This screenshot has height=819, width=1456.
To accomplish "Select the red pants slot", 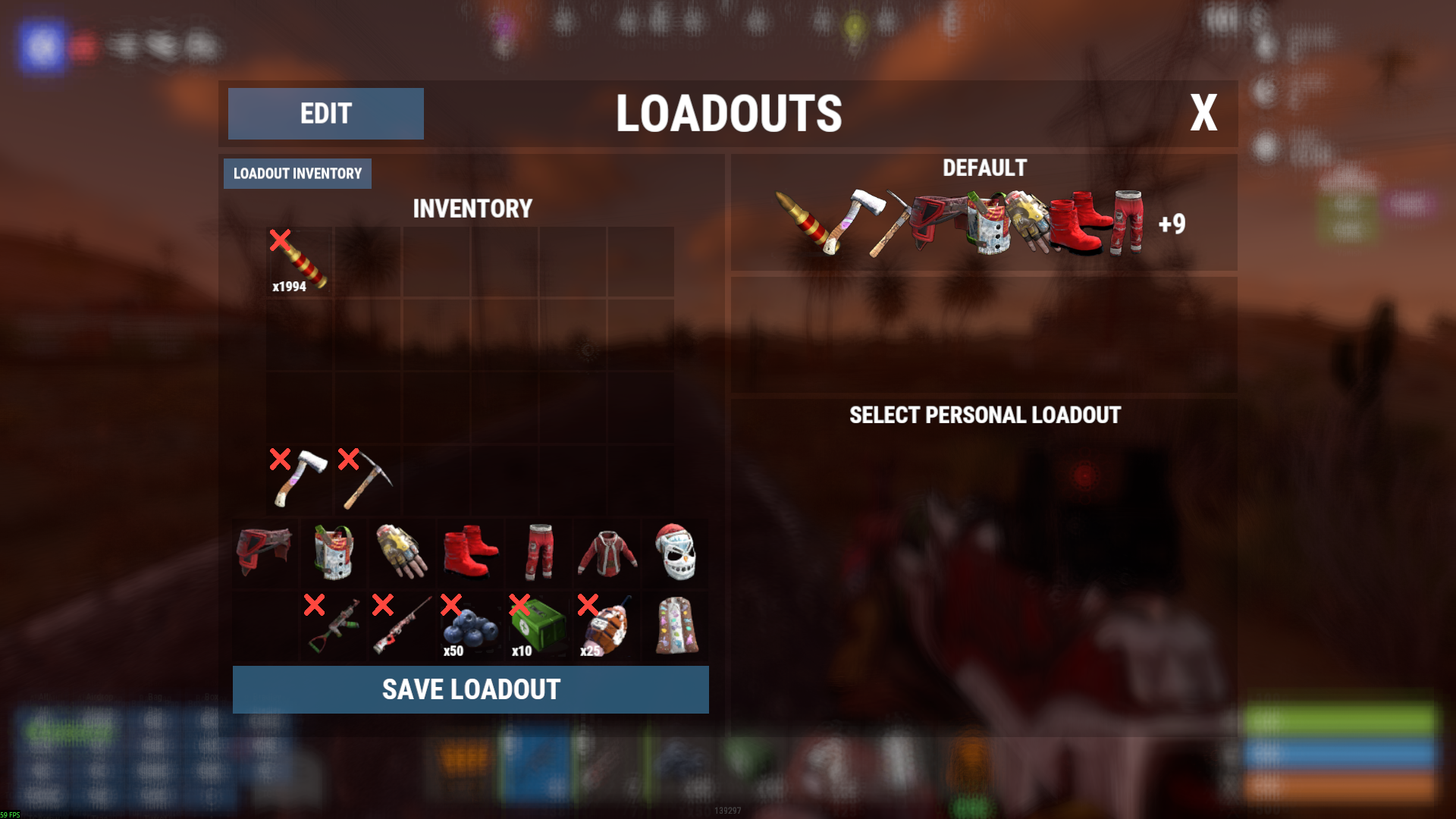I will (x=538, y=552).
